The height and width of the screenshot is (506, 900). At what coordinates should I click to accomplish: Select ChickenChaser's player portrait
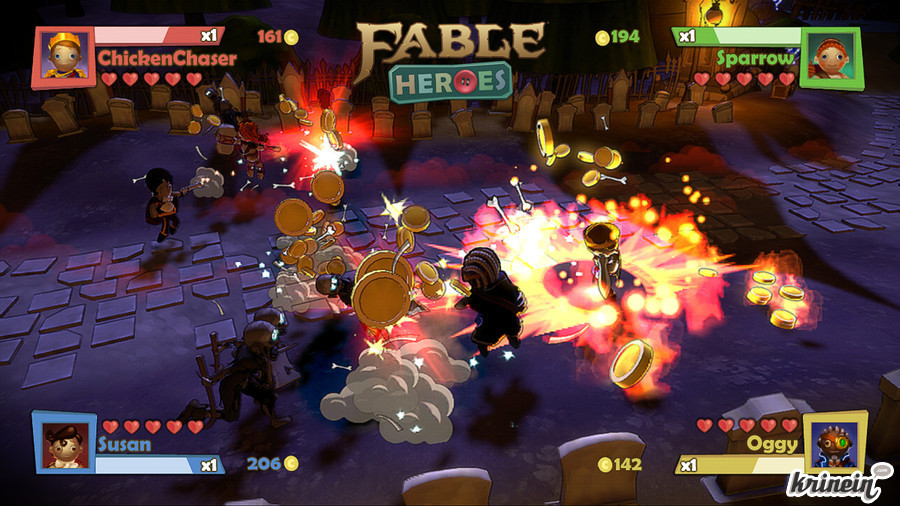pyautogui.click(x=64, y=57)
